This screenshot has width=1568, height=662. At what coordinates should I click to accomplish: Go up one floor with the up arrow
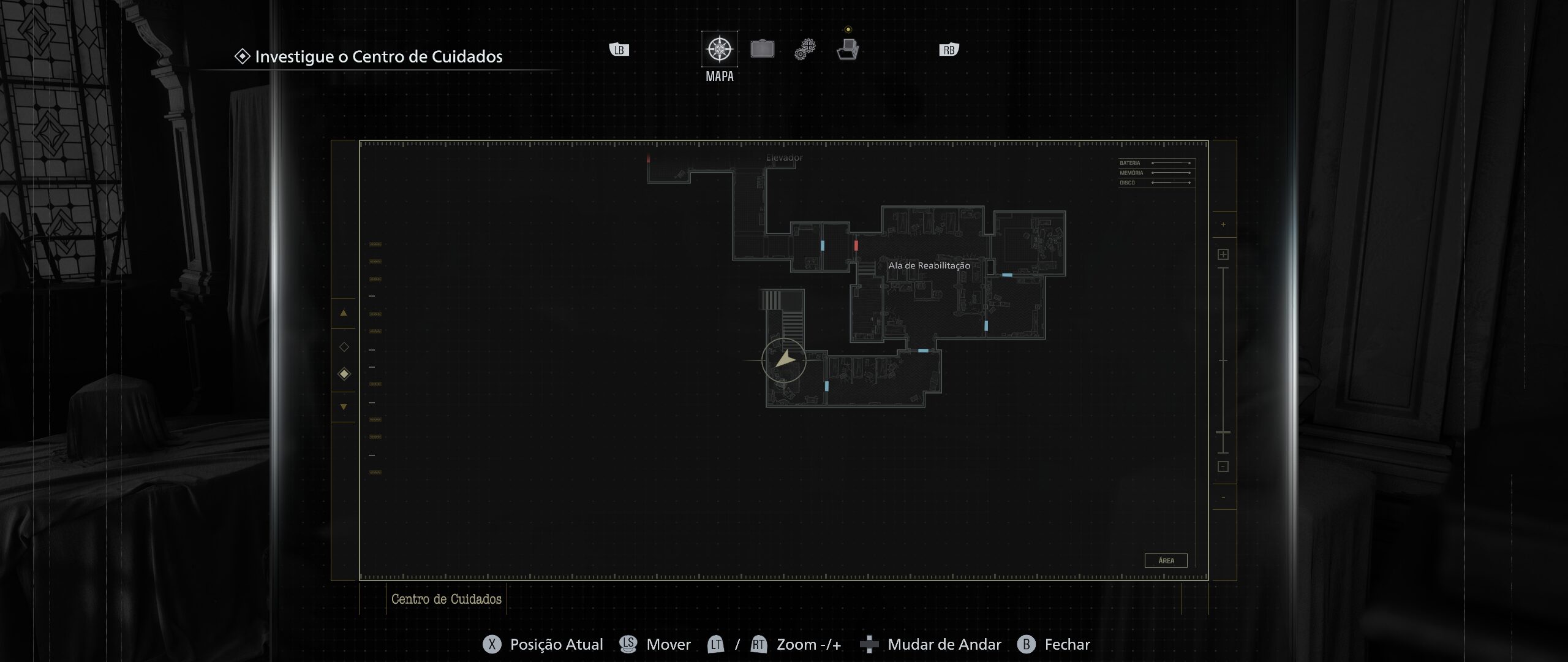(344, 313)
